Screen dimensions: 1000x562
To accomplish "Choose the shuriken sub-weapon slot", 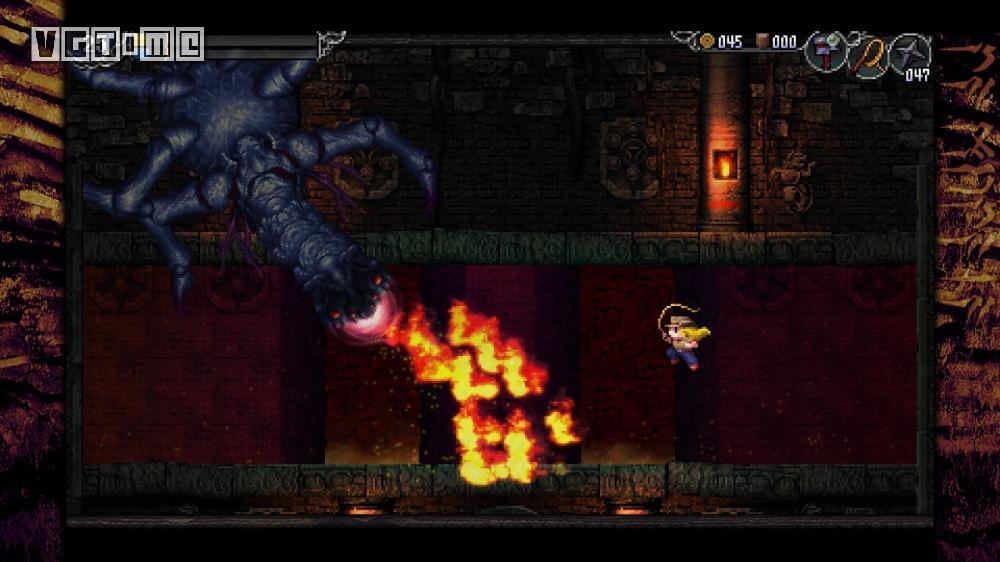I will click(909, 53).
